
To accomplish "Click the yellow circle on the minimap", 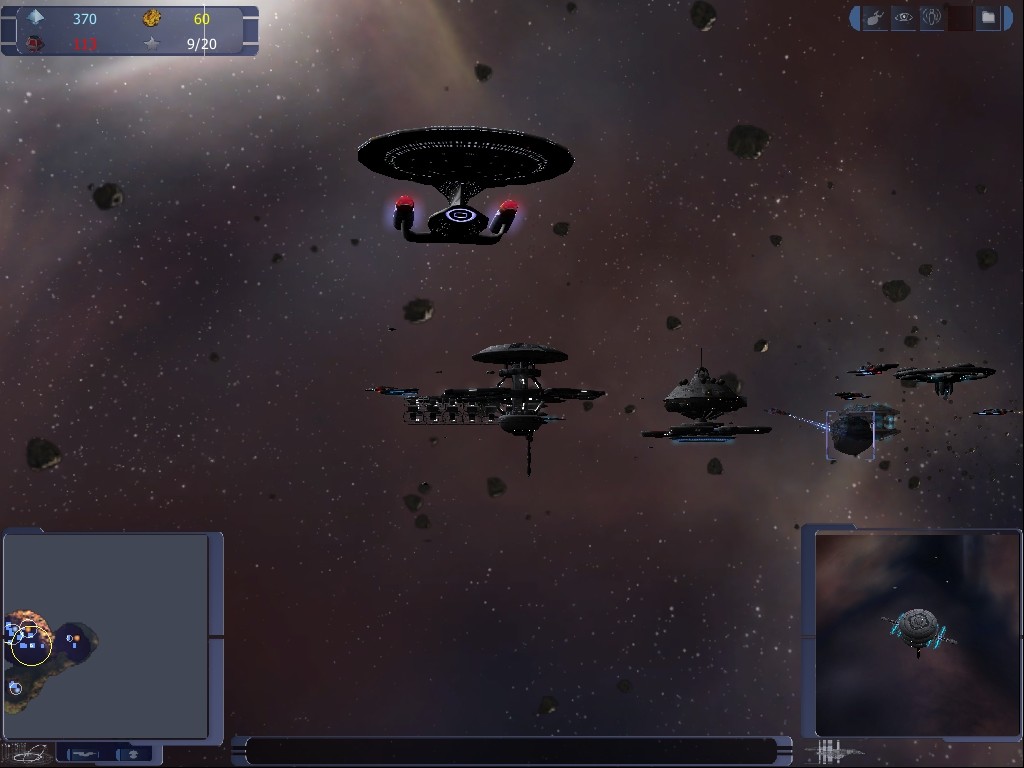I will click(x=31, y=647).
